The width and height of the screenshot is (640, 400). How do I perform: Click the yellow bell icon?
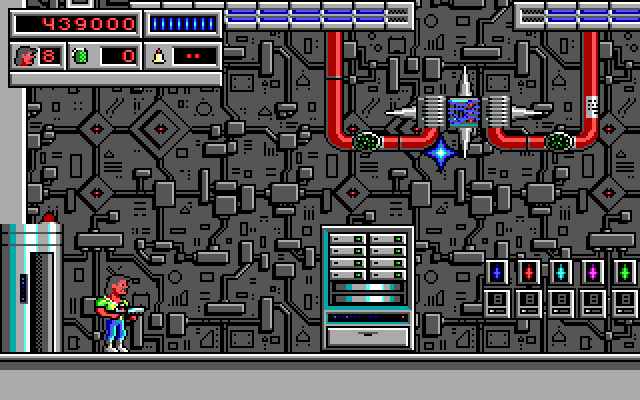coord(158,56)
